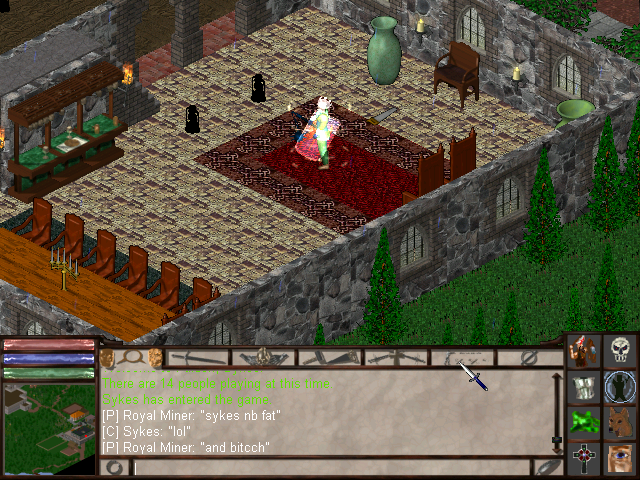Open the grey armor icon
Screen dimensions: 640x480
[585, 386]
